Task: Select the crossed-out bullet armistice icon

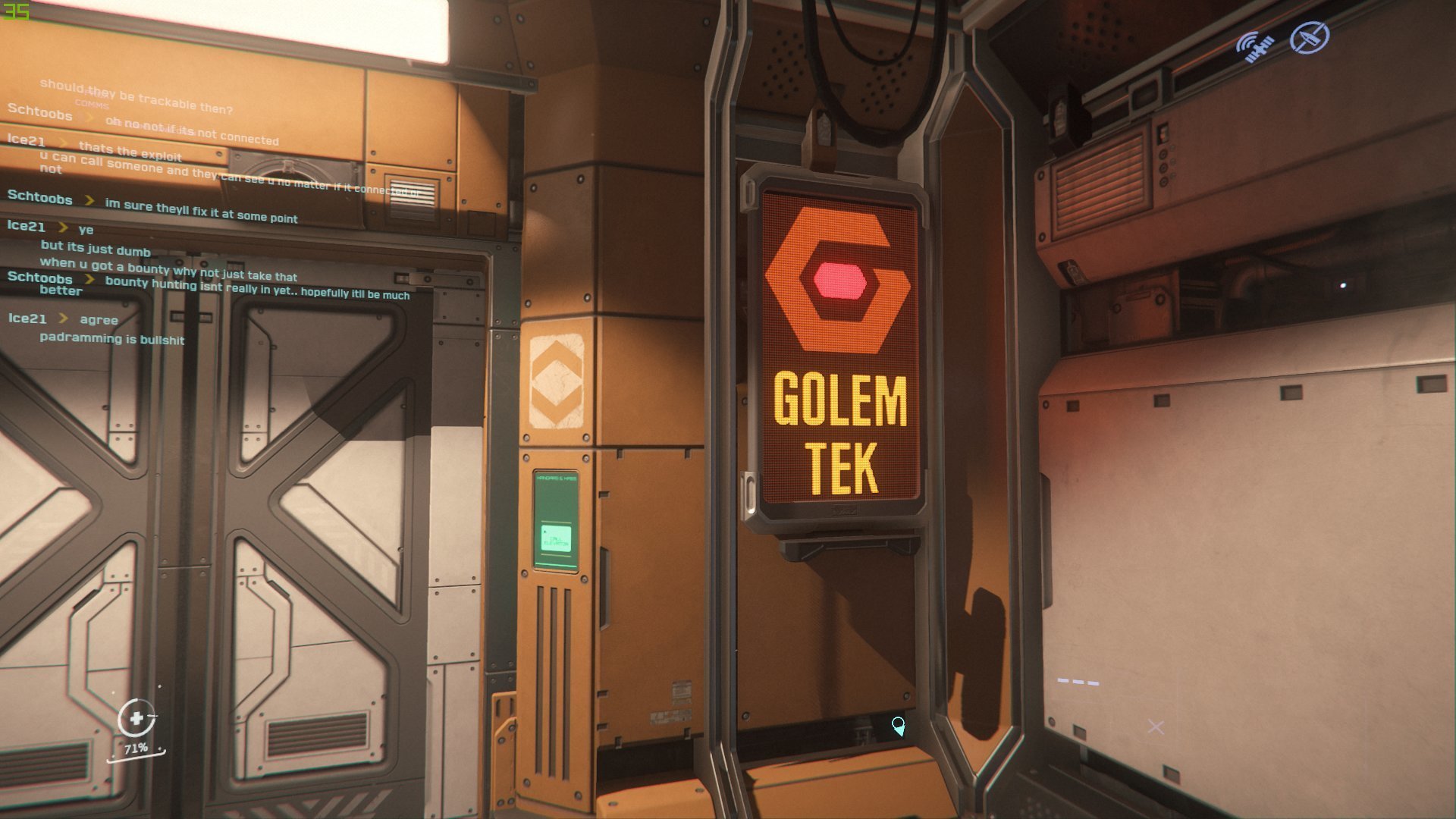Action: click(1310, 37)
